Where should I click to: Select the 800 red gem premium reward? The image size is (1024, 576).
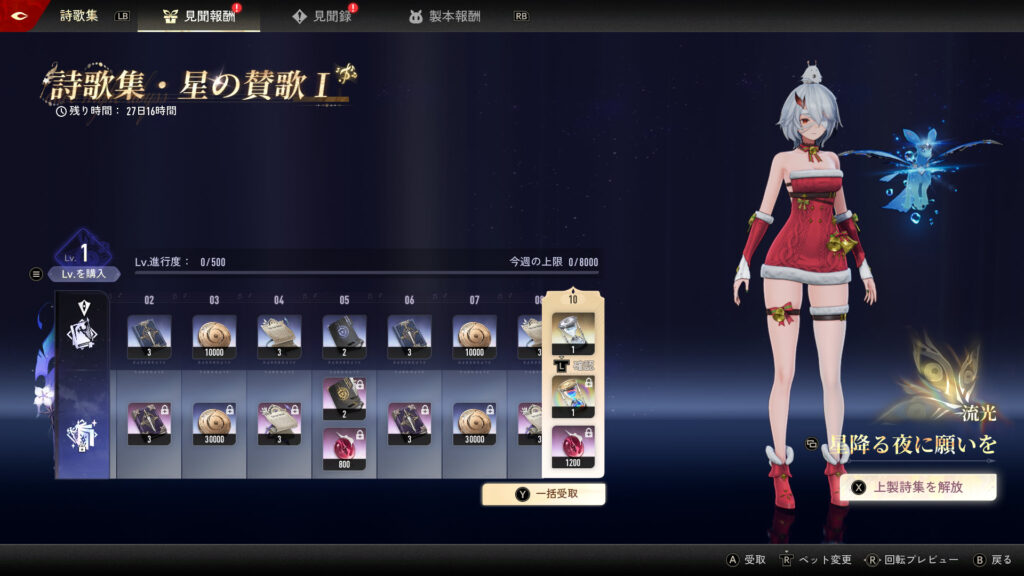(344, 449)
